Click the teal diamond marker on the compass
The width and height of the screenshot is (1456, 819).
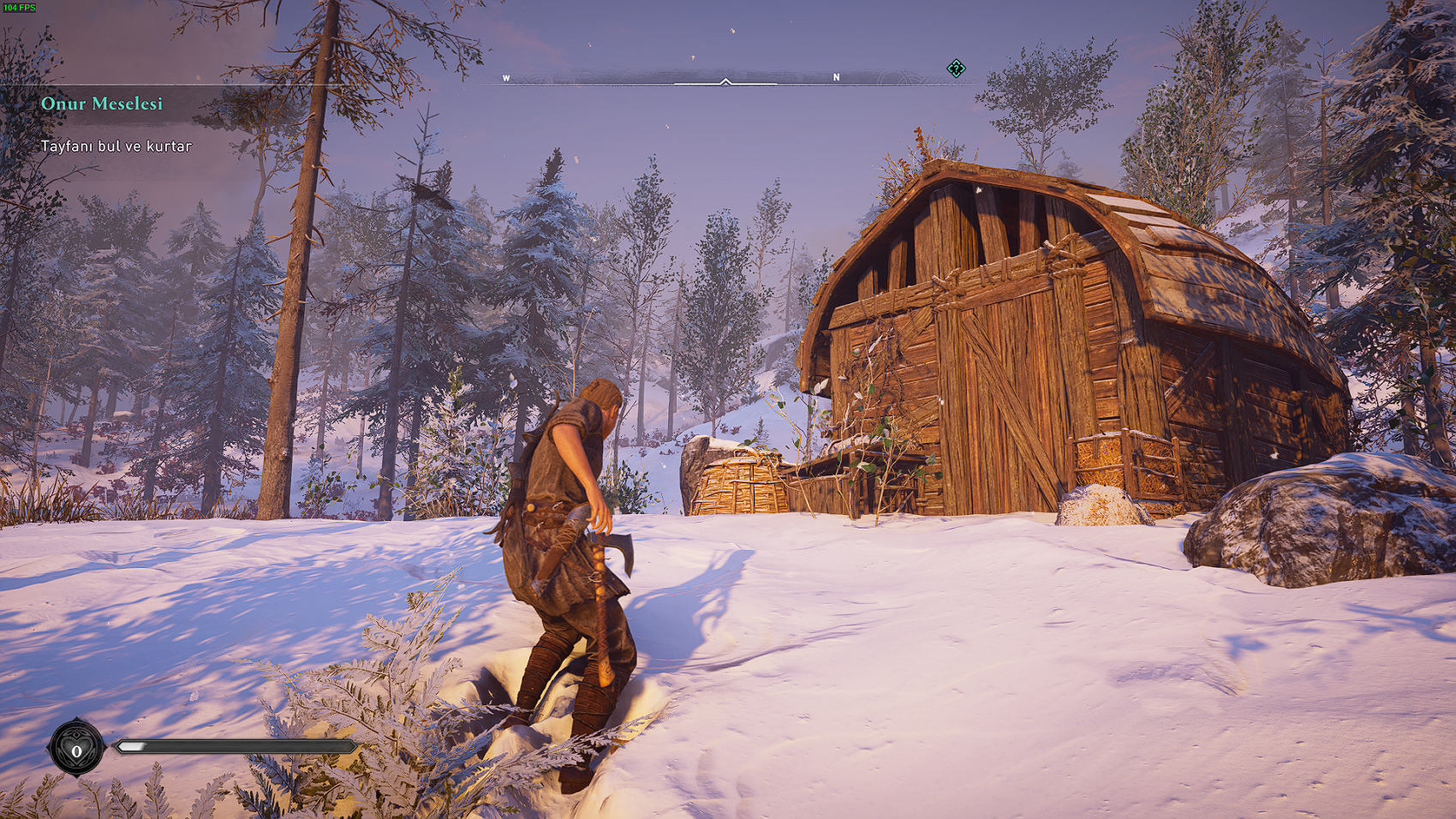point(956,69)
